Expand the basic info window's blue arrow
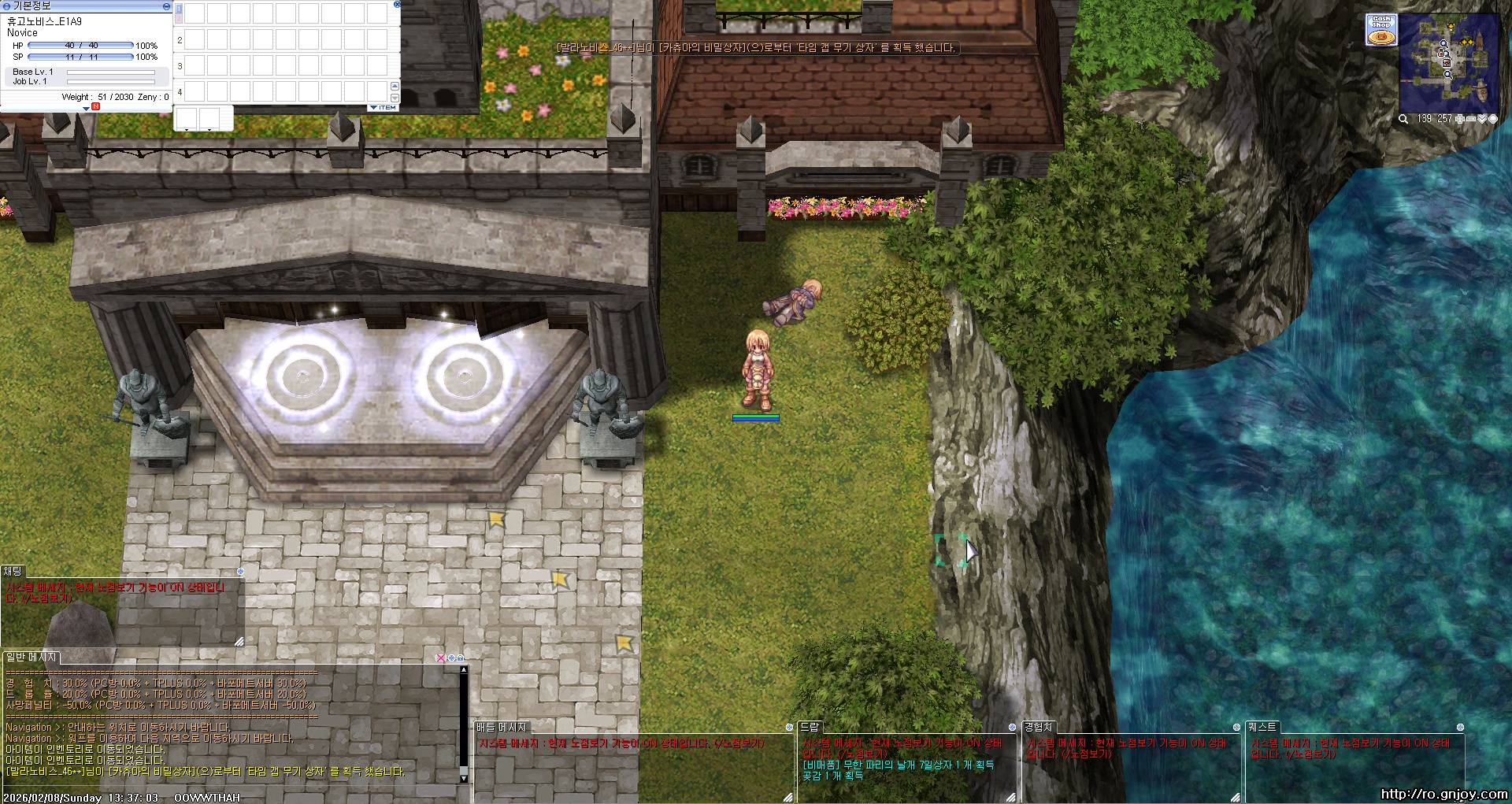The width and height of the screenshot is (1512, 804). pos(86,108)
